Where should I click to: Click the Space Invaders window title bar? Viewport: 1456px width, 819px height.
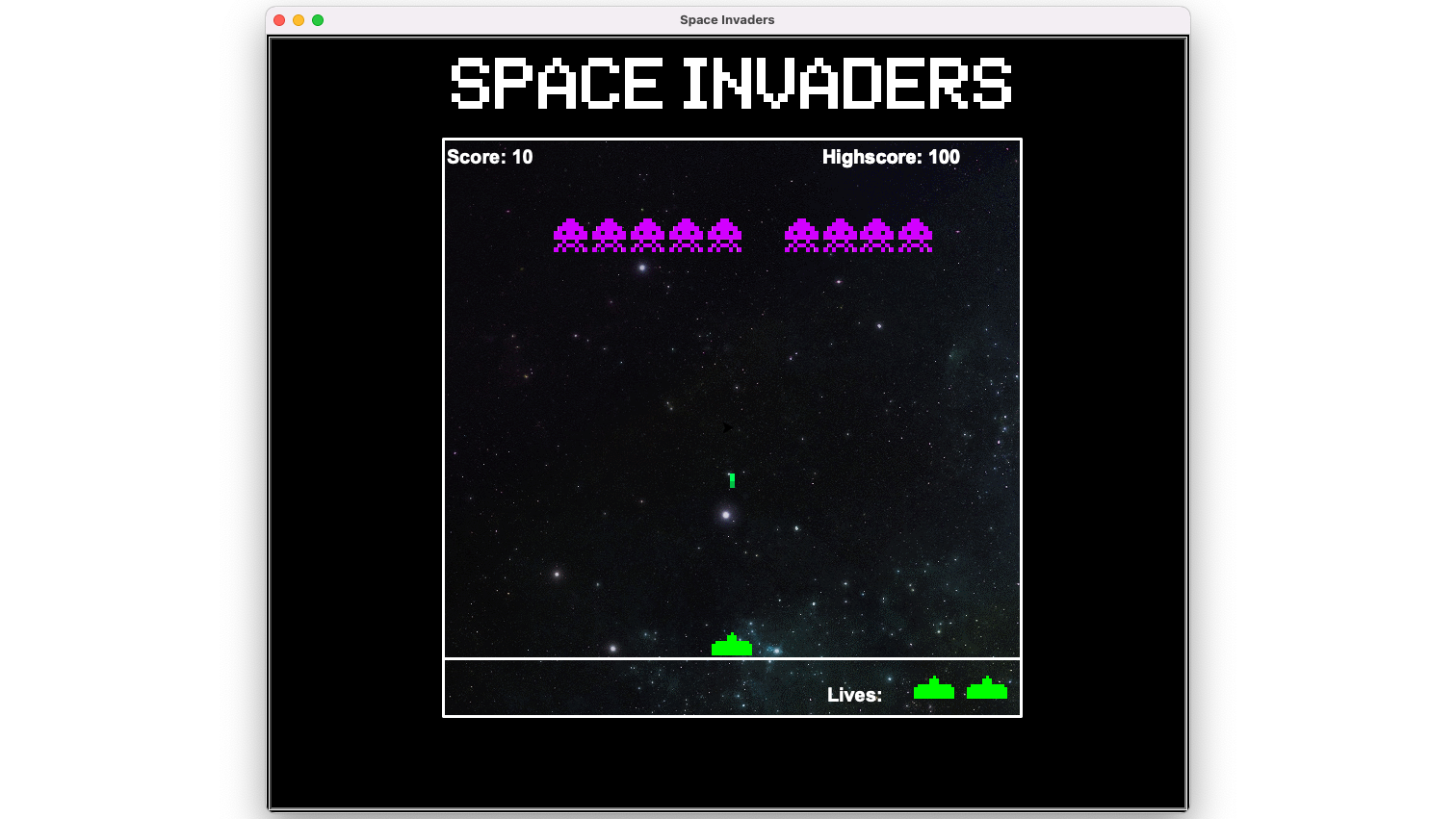(x=727, y=19)
